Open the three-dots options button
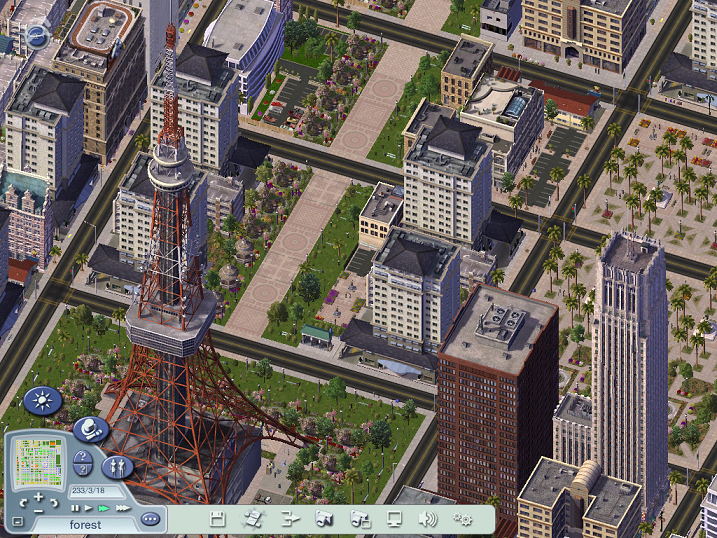Screen dimensions: 717x538 tap(150, 519)
